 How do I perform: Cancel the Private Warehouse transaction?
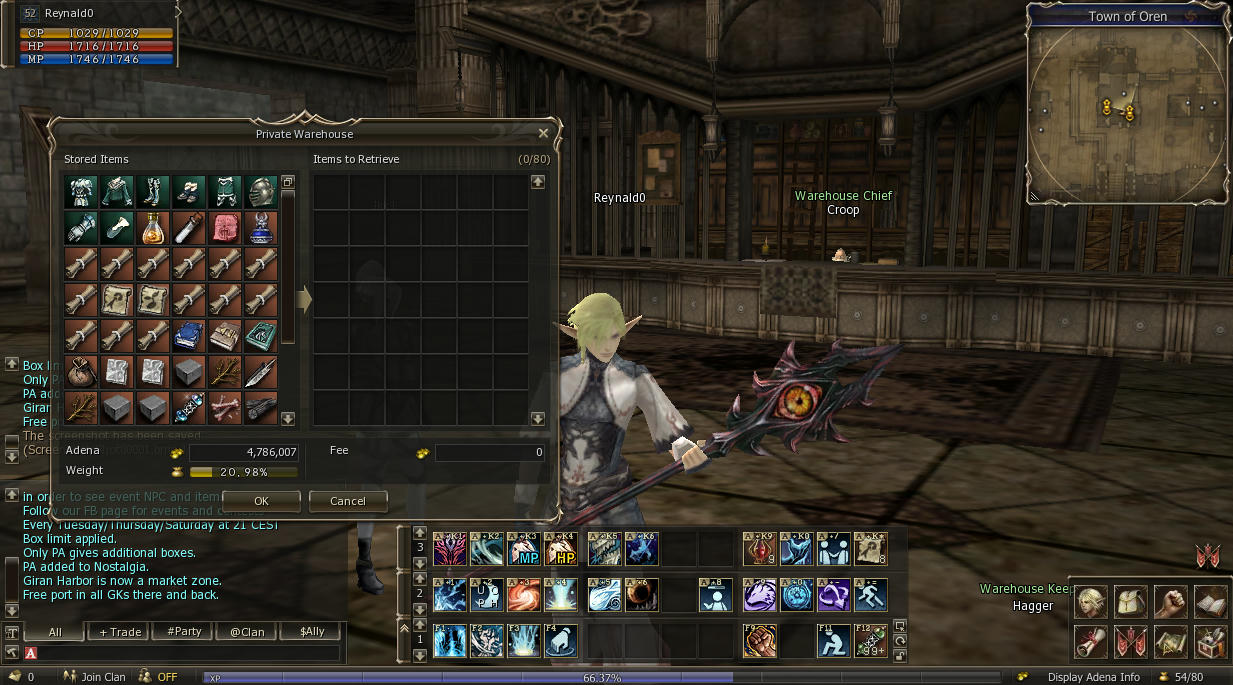pos(347,501)
